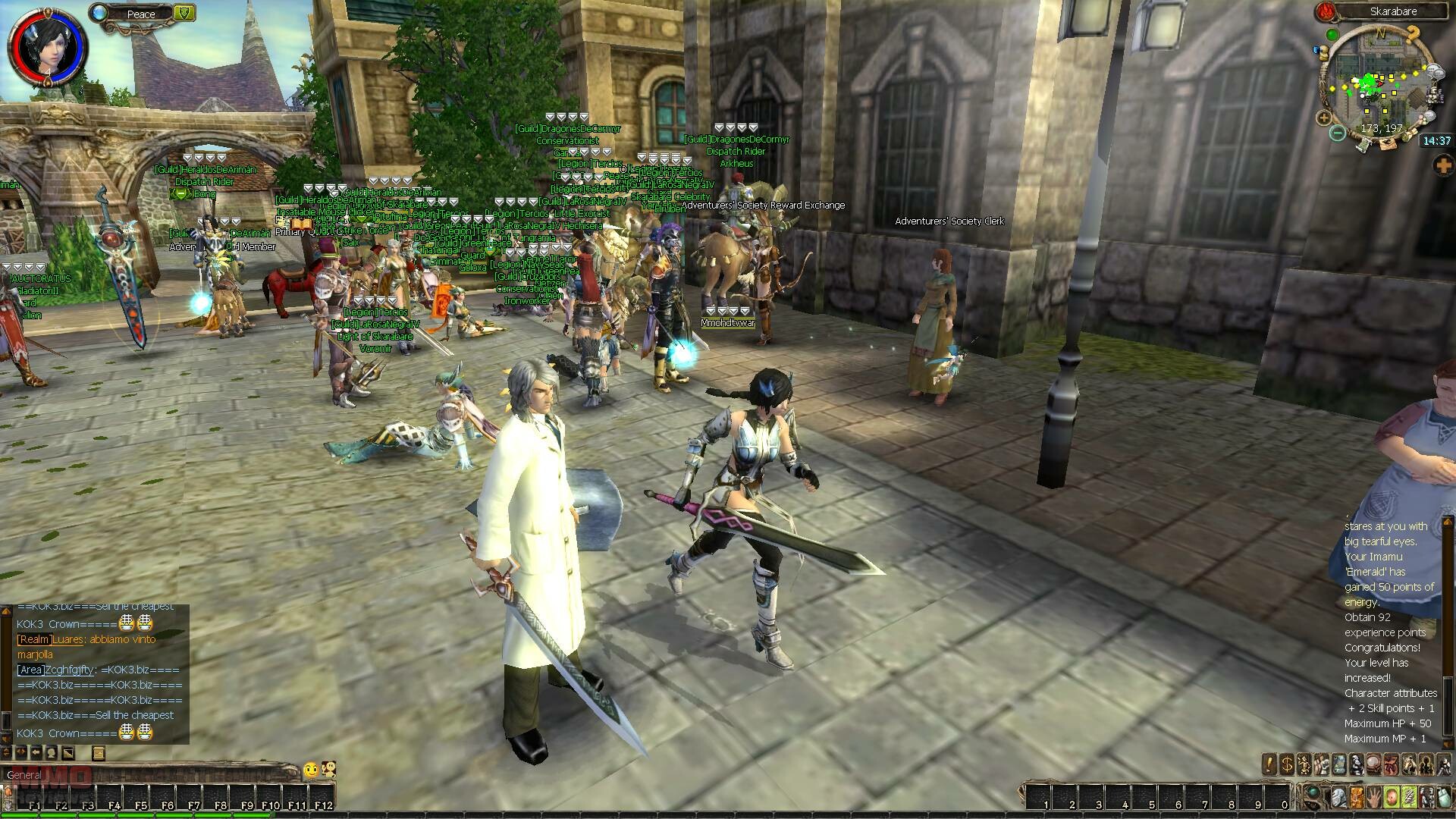Click the chat input field
The width and height of the screenshot is (1456, 819).
(167, 774)
